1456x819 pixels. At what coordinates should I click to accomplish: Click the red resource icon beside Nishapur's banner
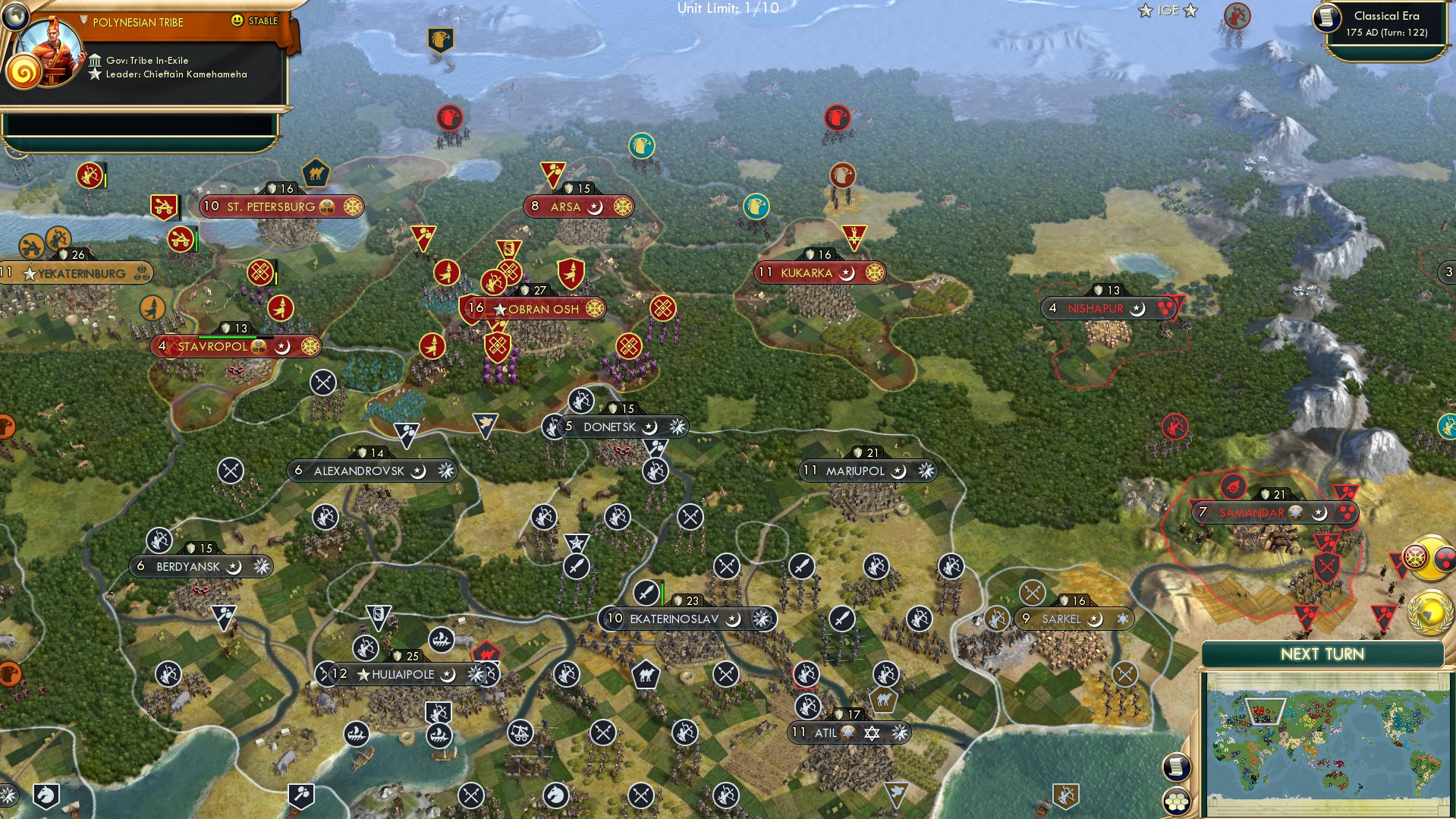tap(1164, 308)
